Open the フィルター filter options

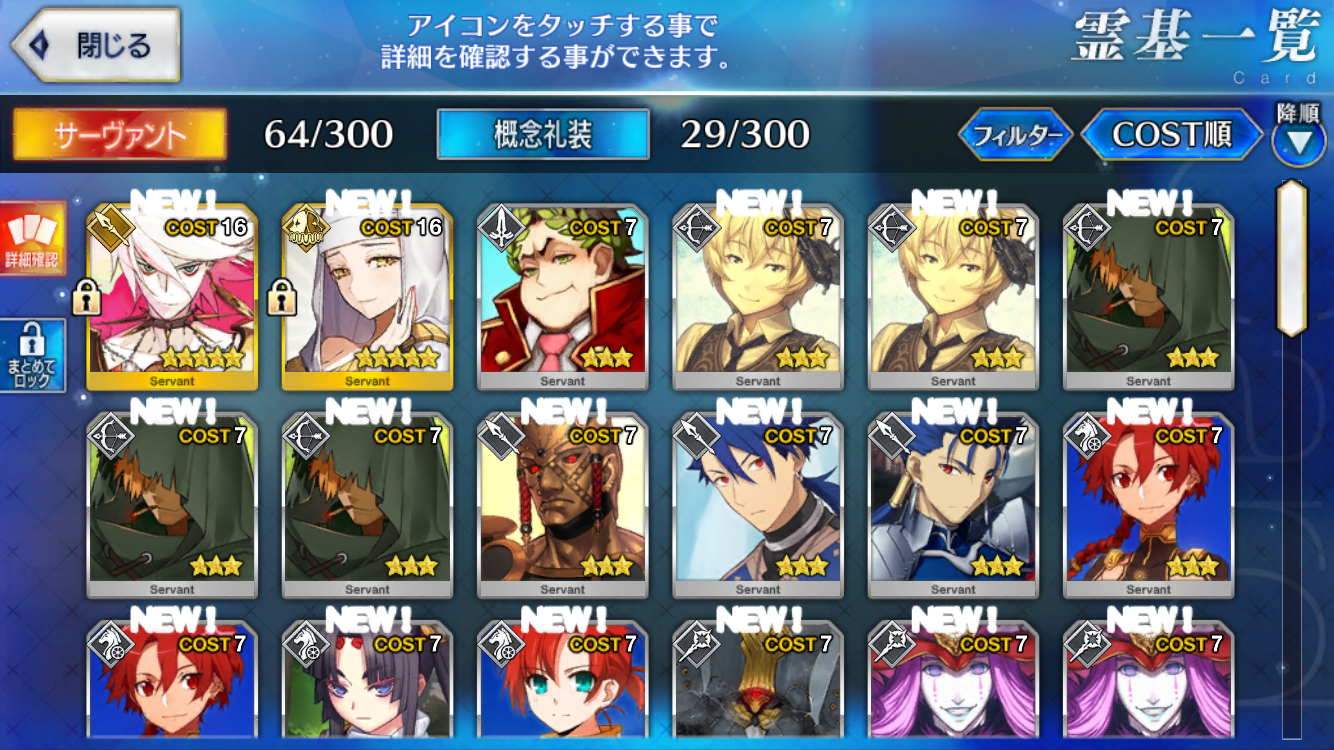(x=1014, y=135)
